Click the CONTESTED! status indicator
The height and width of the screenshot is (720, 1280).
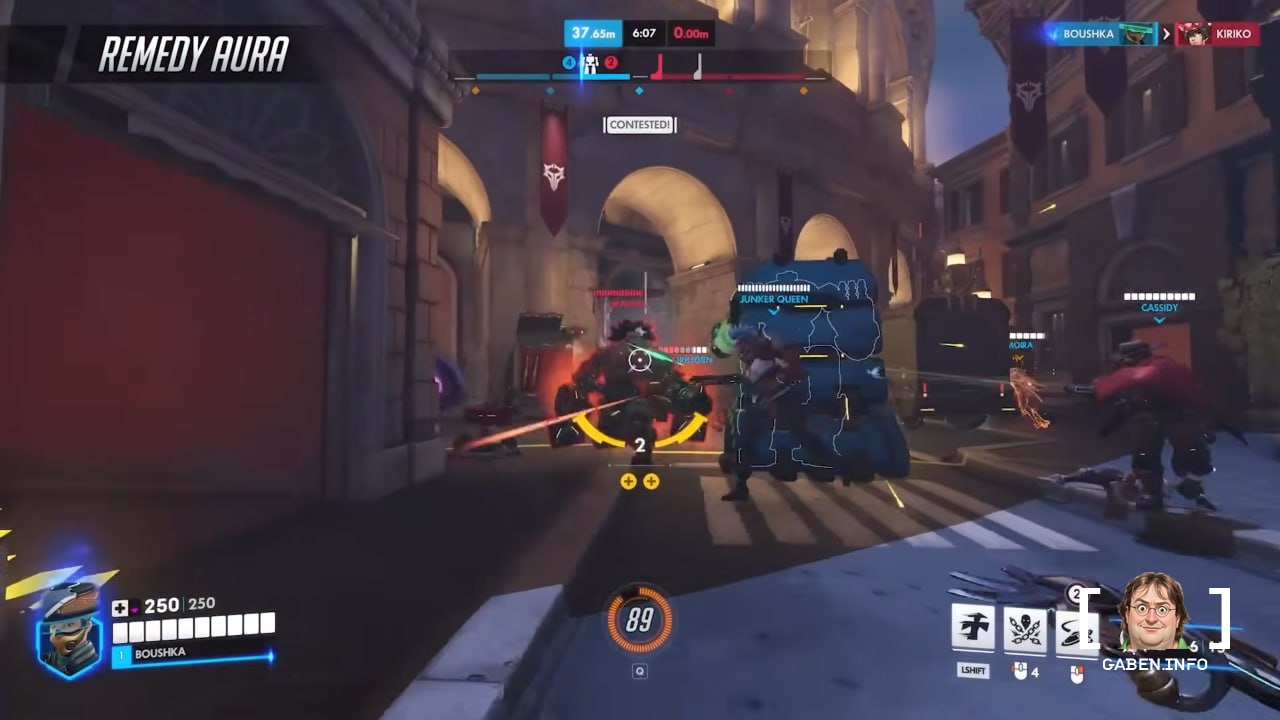640,124
